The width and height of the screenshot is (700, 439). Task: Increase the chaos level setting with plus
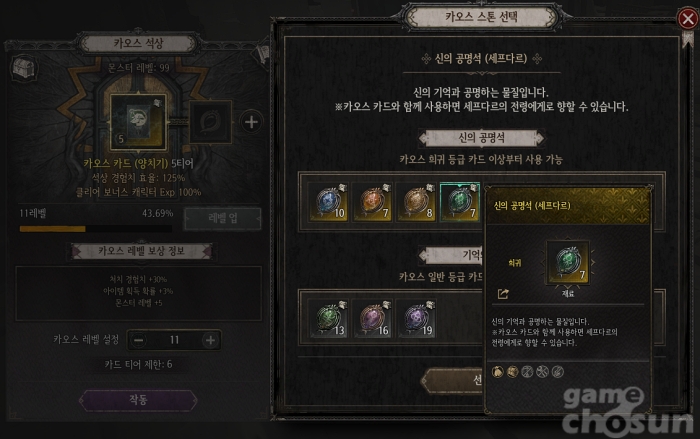pos(210,340)
